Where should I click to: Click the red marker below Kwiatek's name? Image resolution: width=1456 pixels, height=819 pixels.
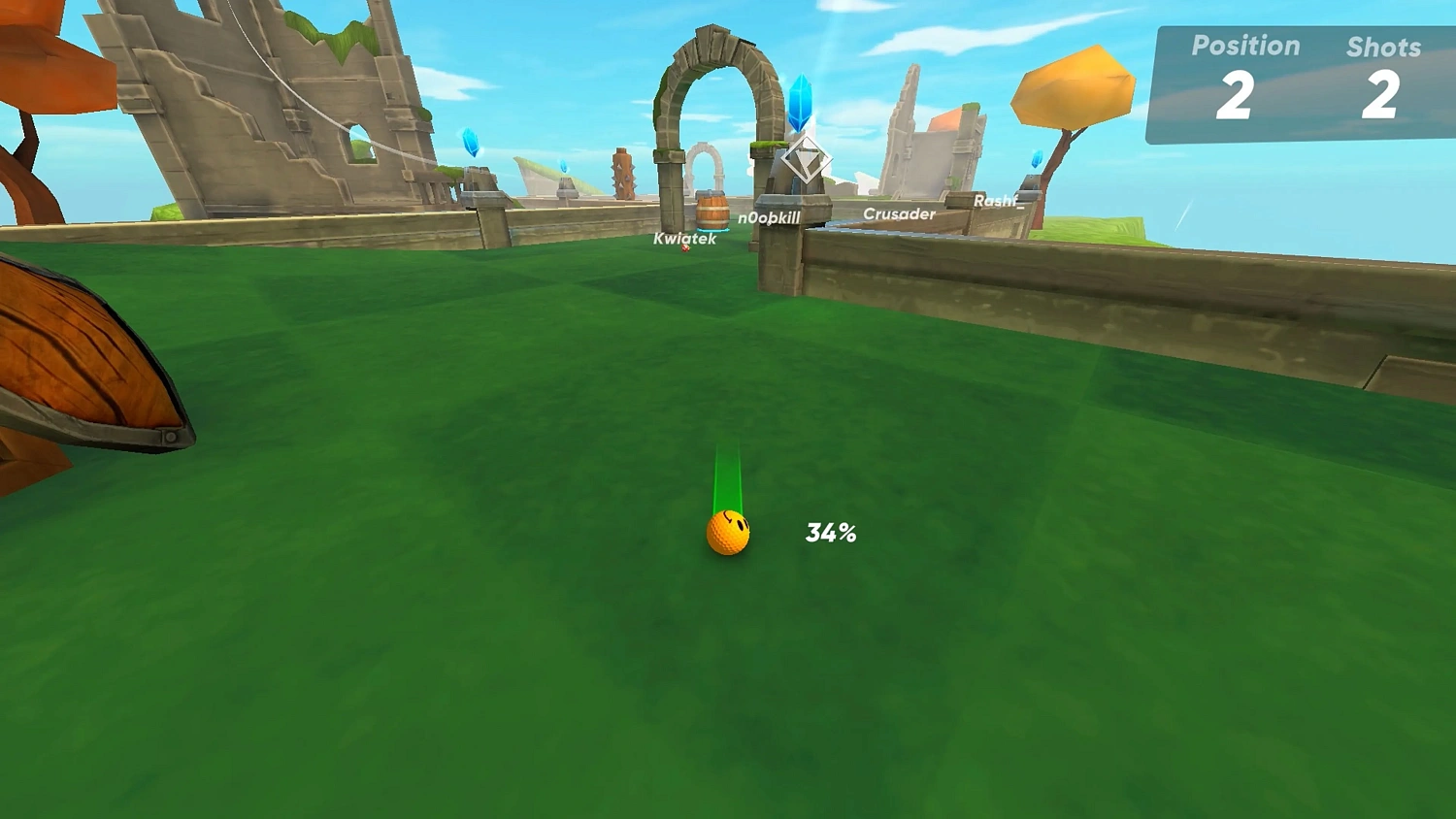685,247
